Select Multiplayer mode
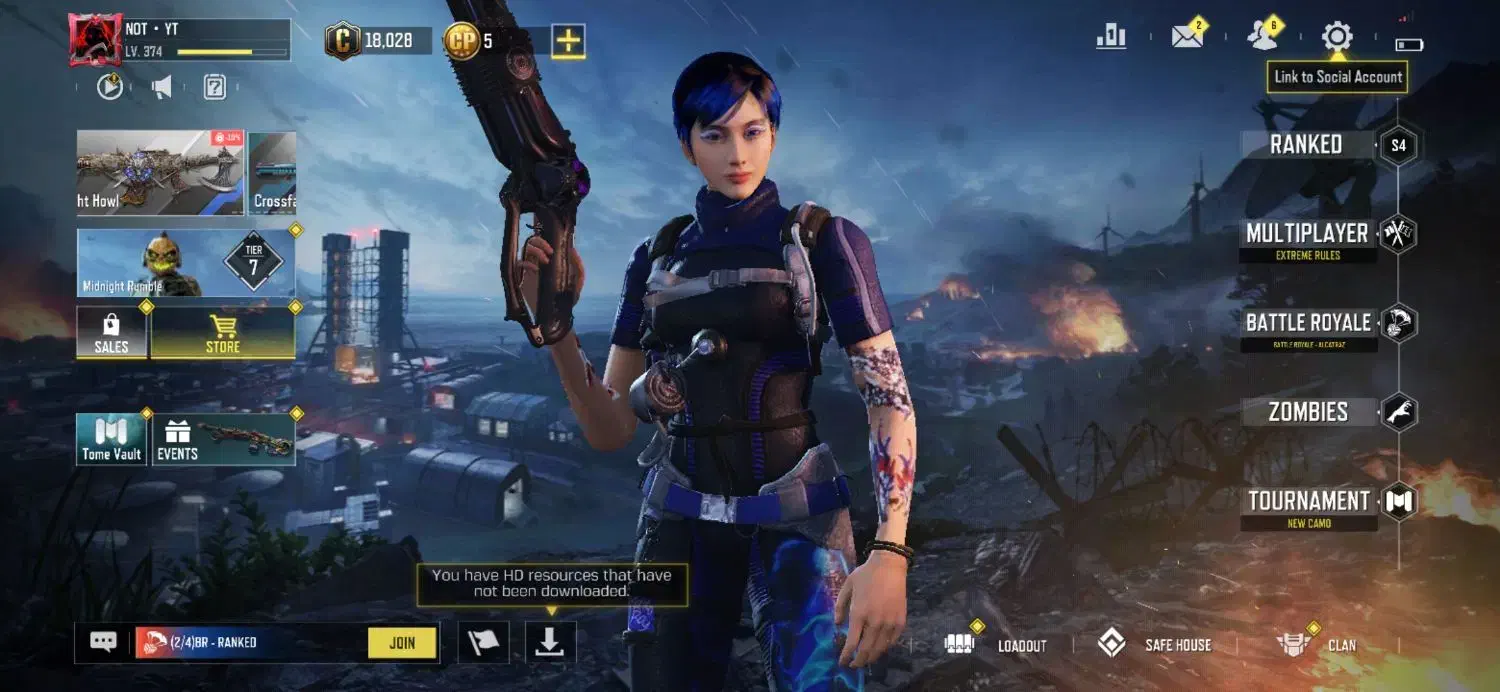 pyautogui.click(x=1307, y=234)
